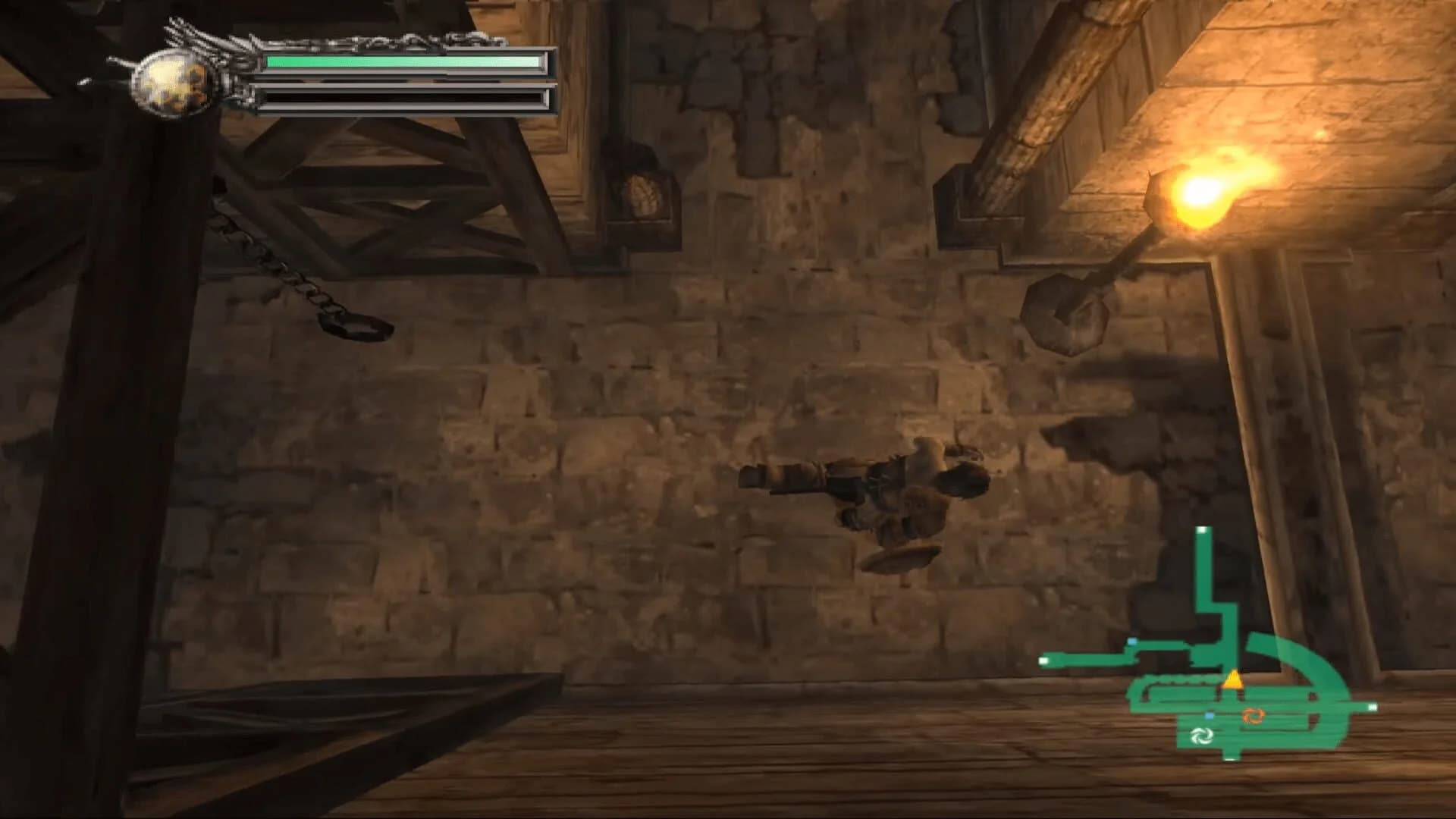Select the bottom stub of the minimap layout
The image size is (1456, 819).
[1229, 756]
